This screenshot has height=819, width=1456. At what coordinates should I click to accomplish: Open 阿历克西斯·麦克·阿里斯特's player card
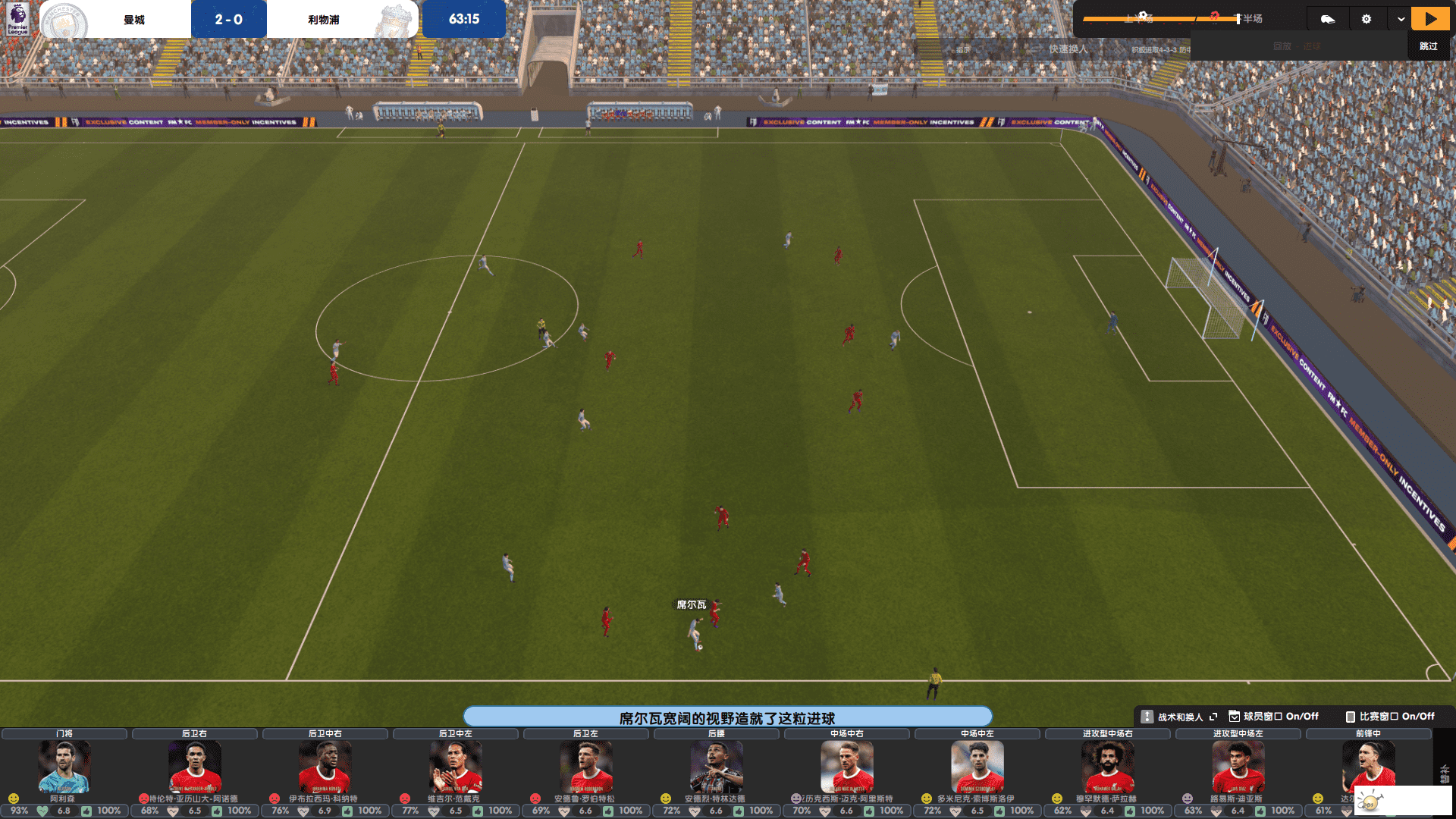click(846, 767)
